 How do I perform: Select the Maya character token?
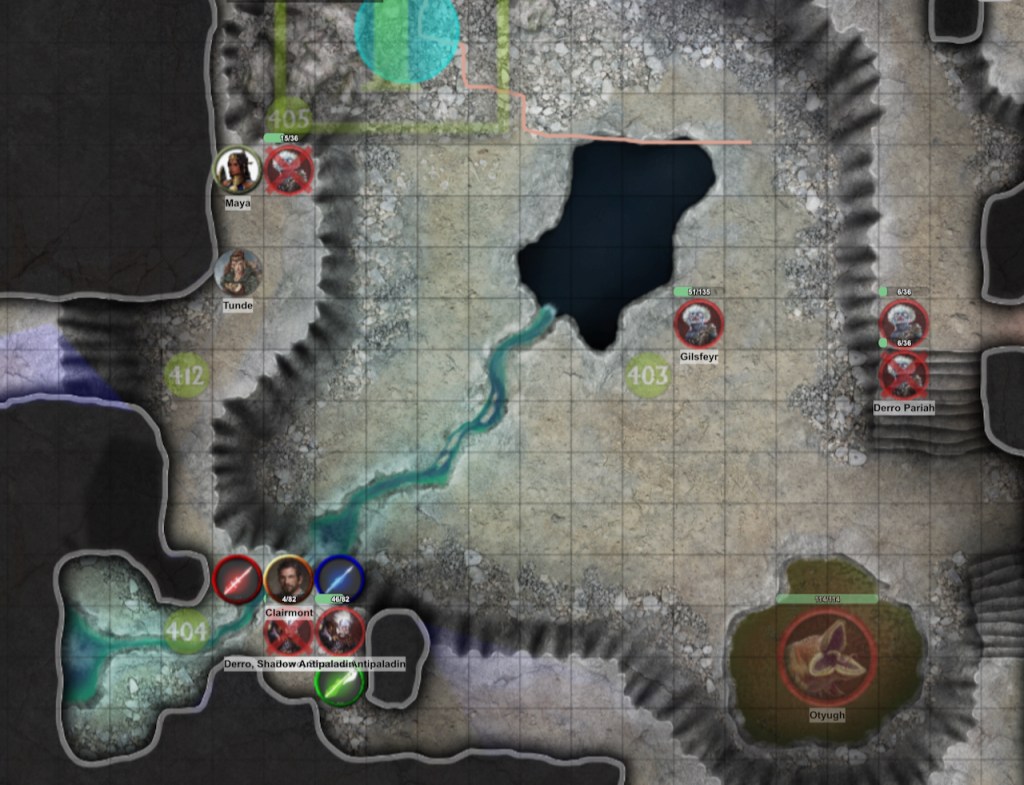point(238,171)
